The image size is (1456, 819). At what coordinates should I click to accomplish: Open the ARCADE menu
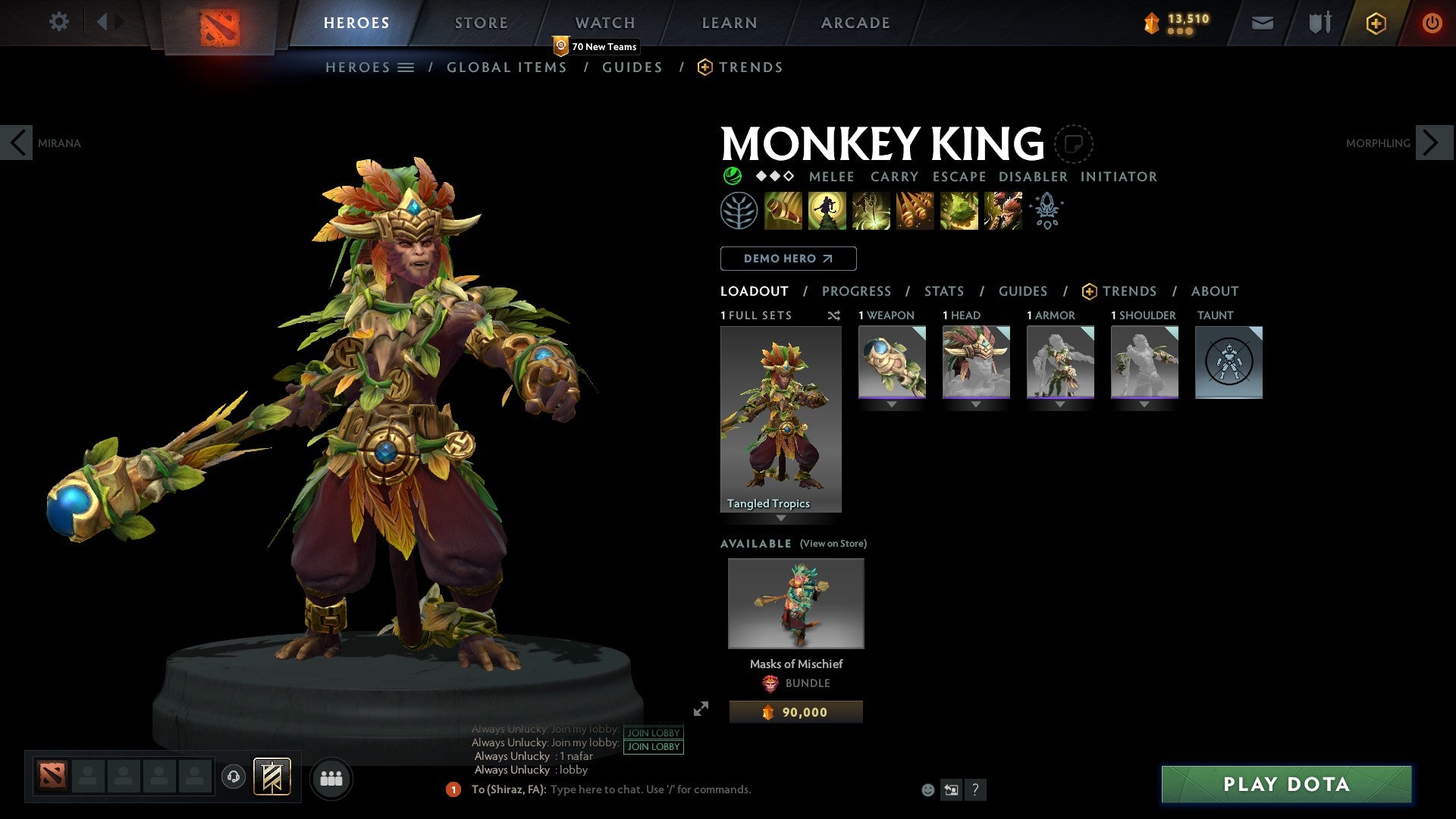tap(855, 22)
